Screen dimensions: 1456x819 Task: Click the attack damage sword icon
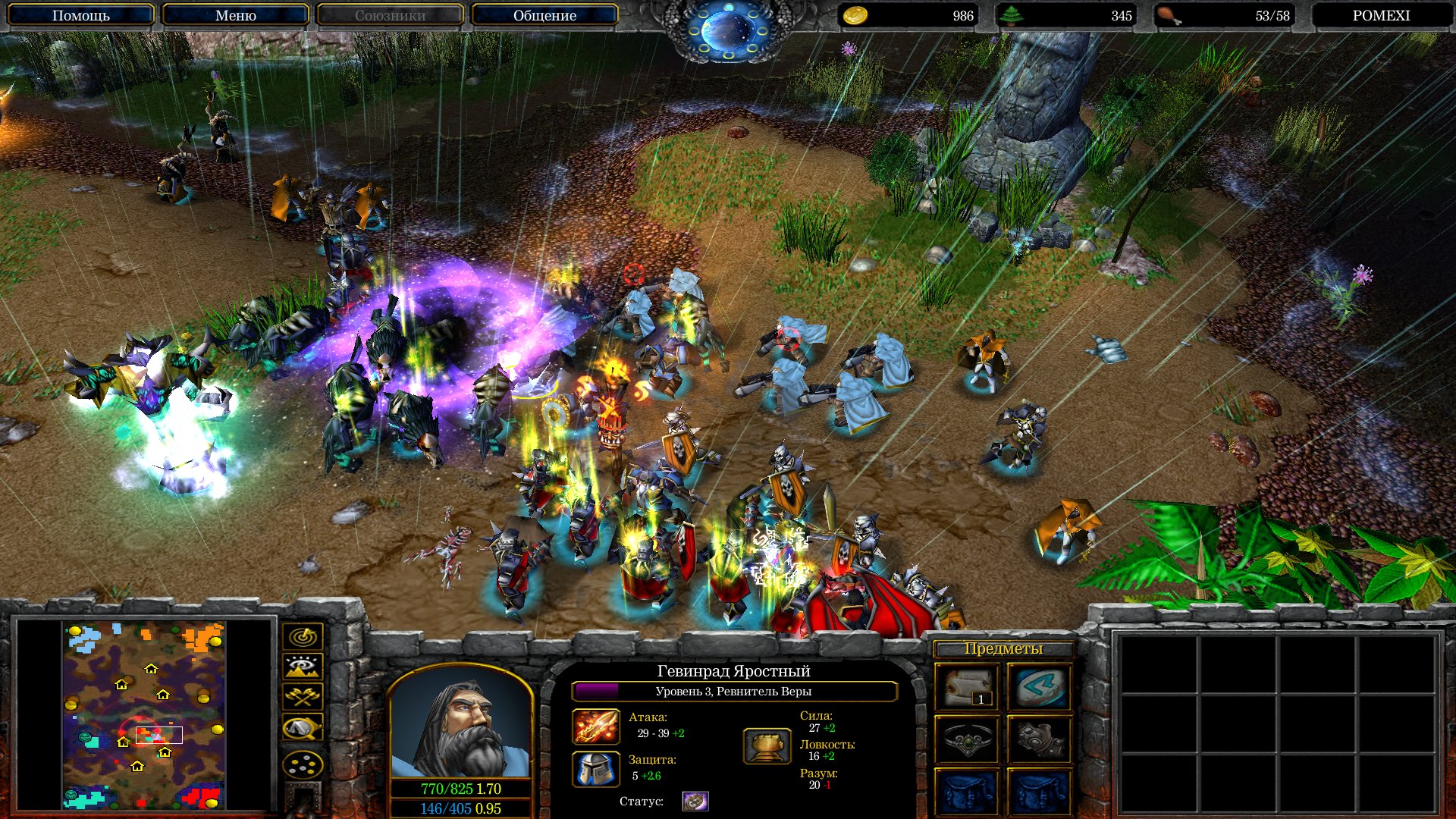595,726
